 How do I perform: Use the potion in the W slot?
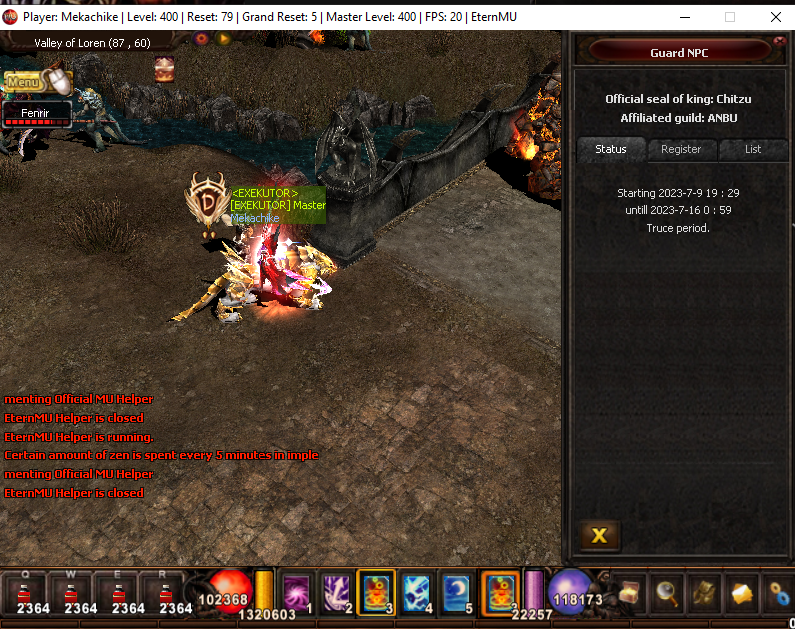(81, 592)
